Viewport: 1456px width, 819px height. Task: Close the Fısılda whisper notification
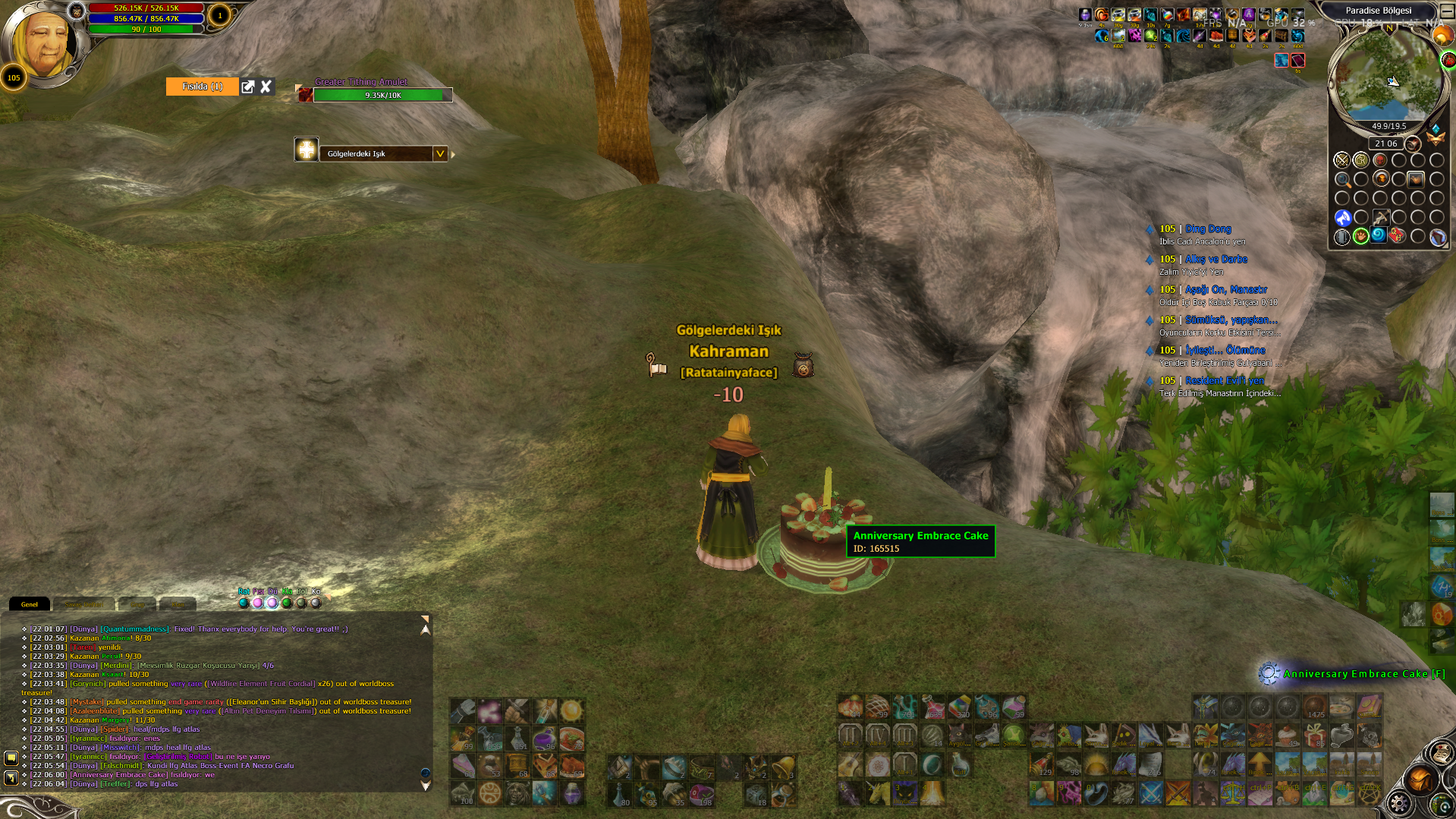click(x=266, y=87)
